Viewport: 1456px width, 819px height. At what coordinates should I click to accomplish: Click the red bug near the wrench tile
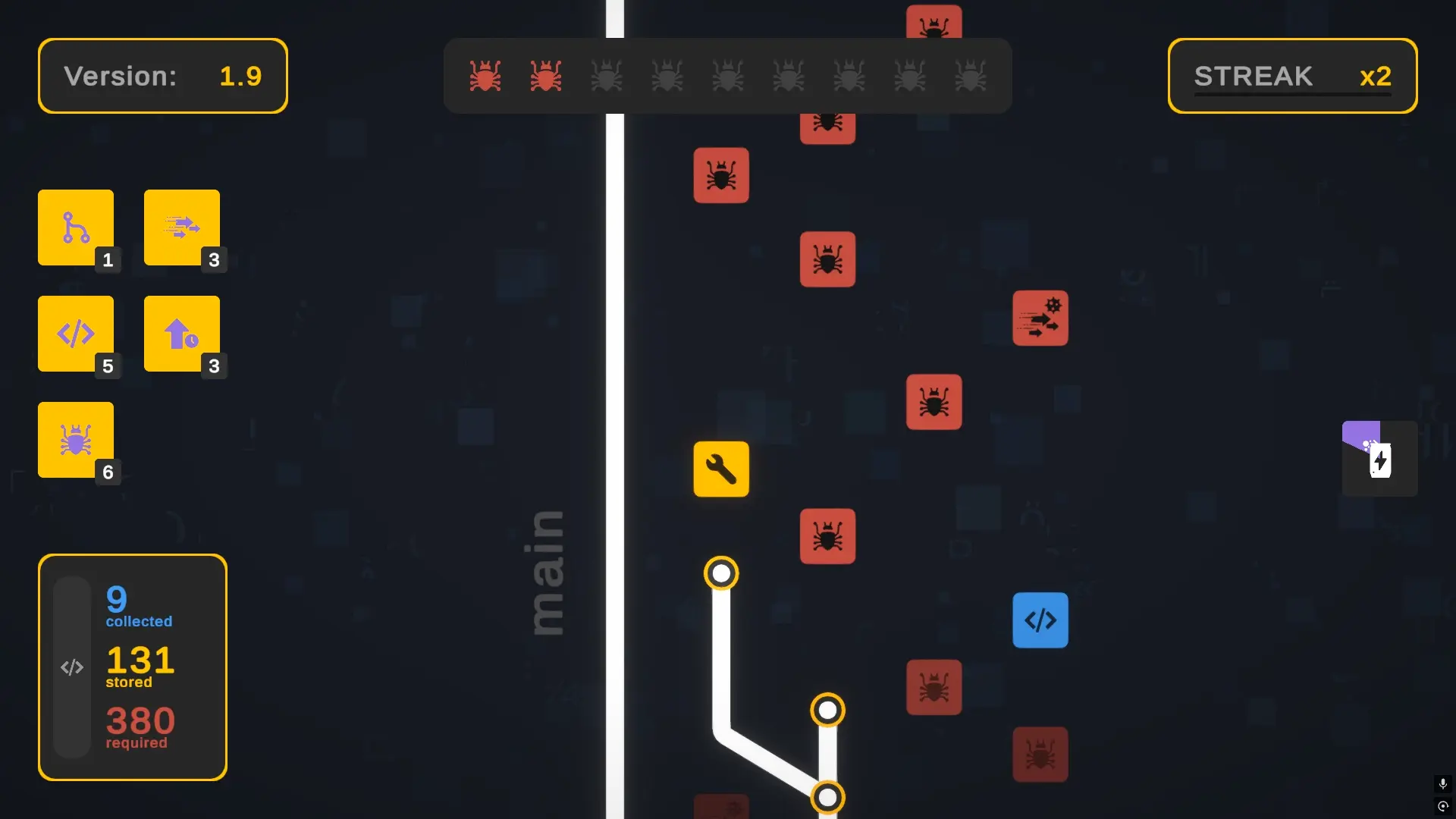[828, 537]
